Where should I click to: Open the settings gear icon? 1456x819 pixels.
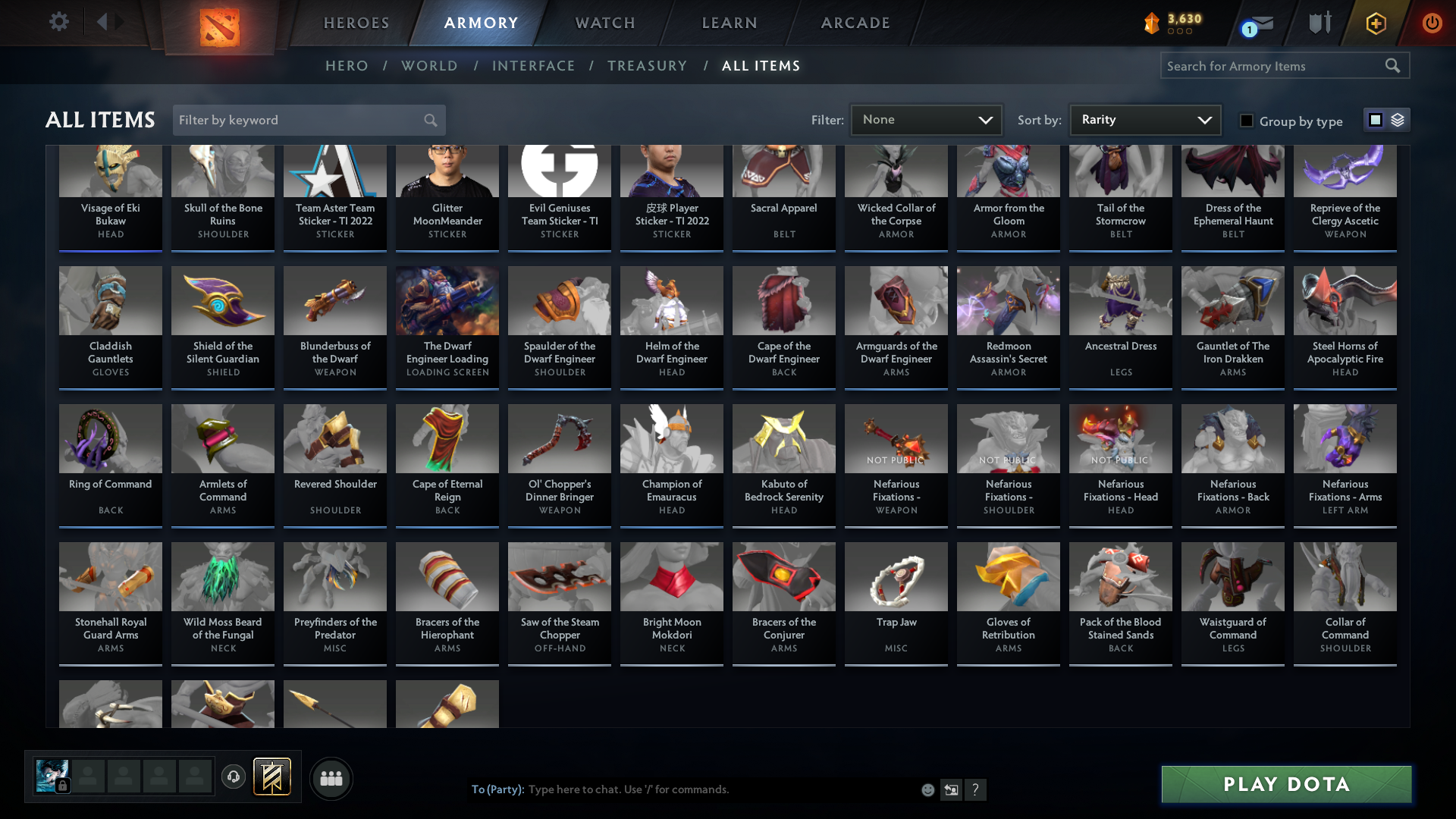[x=59, y=21]
